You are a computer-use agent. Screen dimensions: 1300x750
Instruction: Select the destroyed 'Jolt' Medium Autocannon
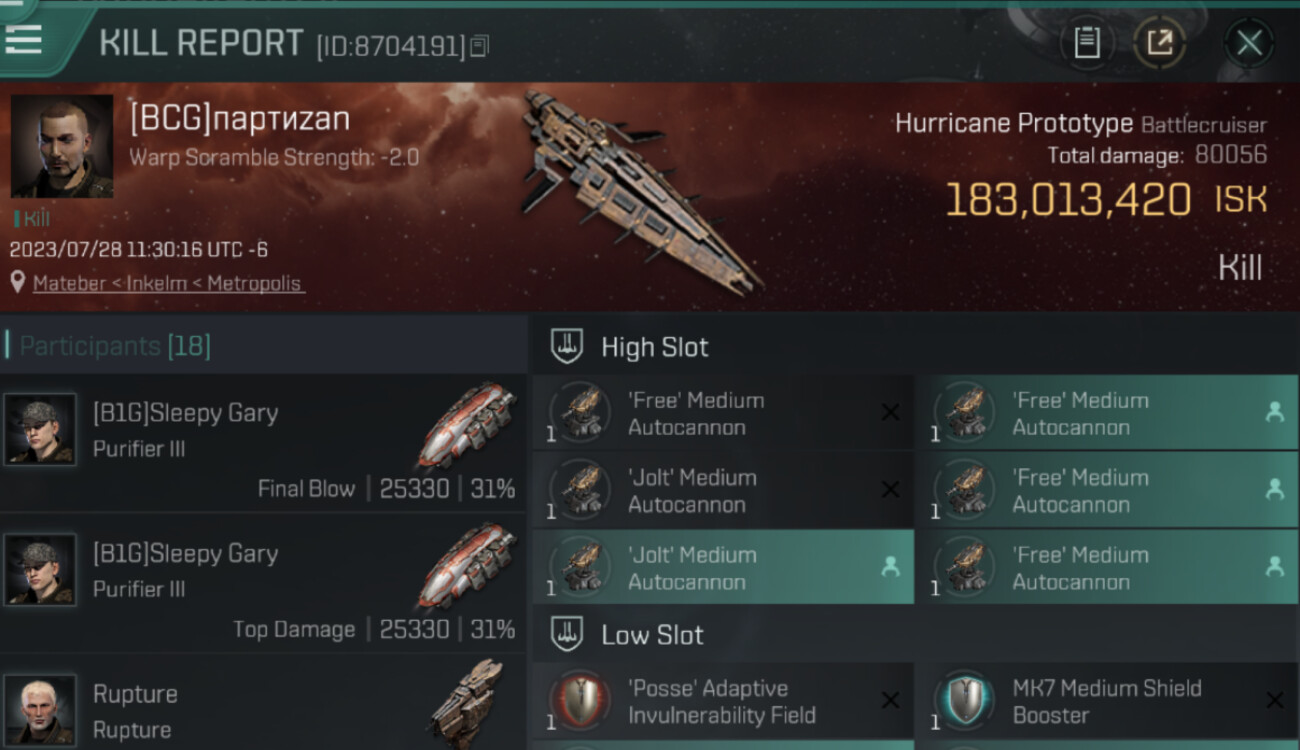722,491
